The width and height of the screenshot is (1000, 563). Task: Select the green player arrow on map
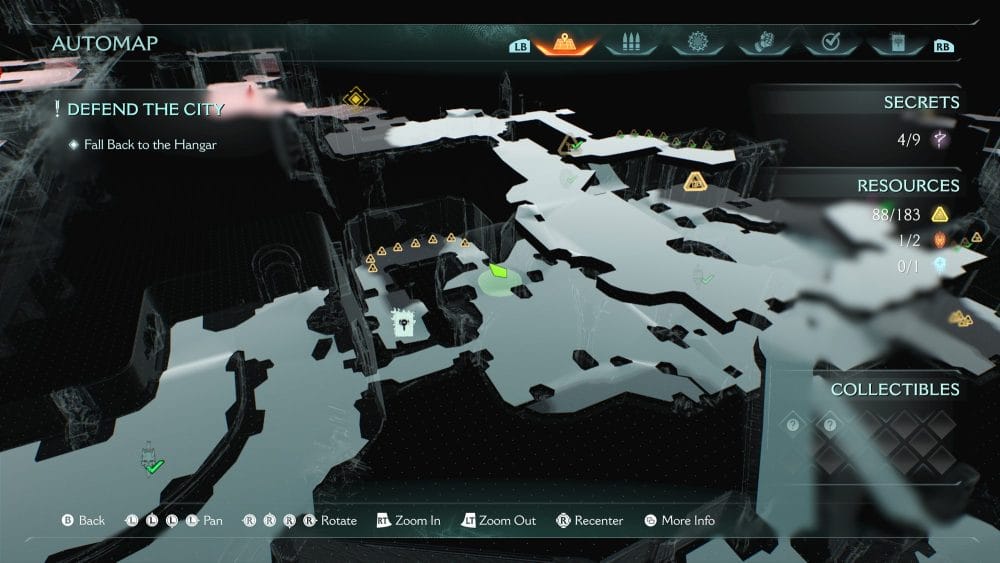498,272
